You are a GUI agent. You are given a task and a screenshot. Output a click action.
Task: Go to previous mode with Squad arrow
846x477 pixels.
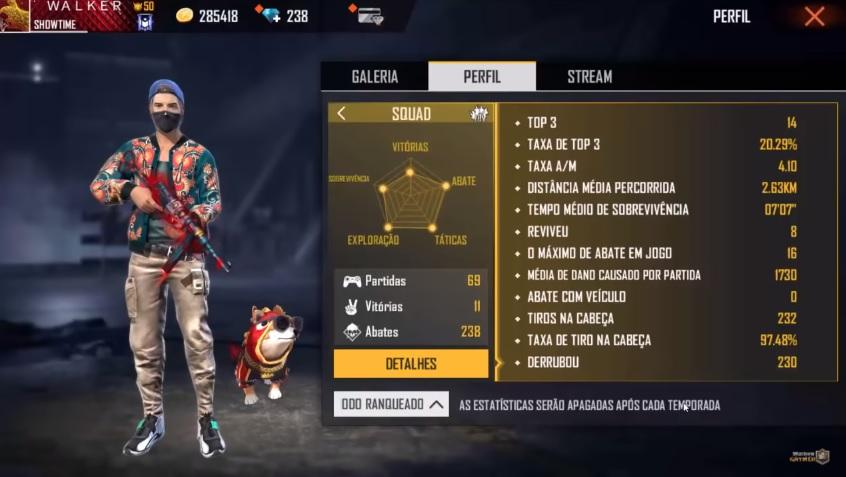[x=342, y=114]
